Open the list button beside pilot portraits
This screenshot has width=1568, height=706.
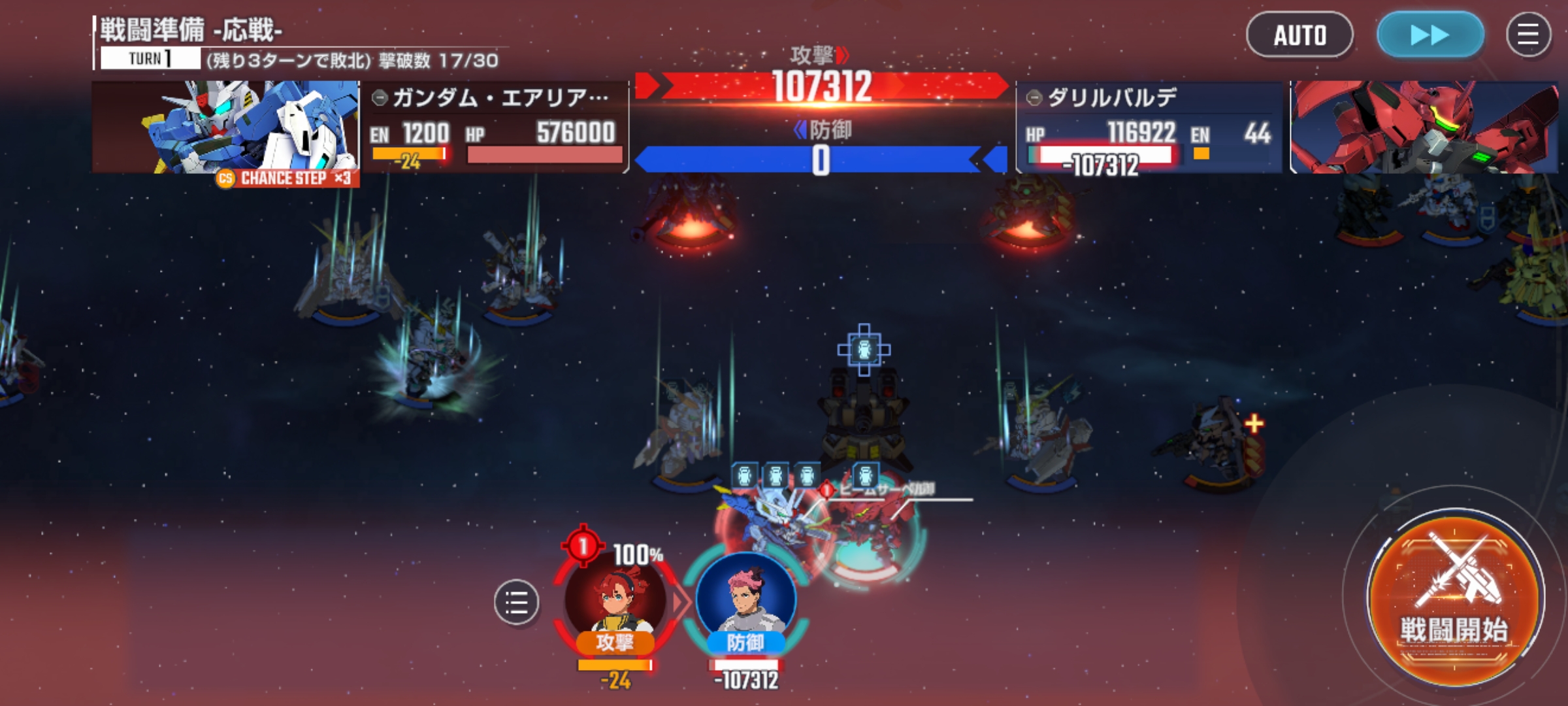516,601
